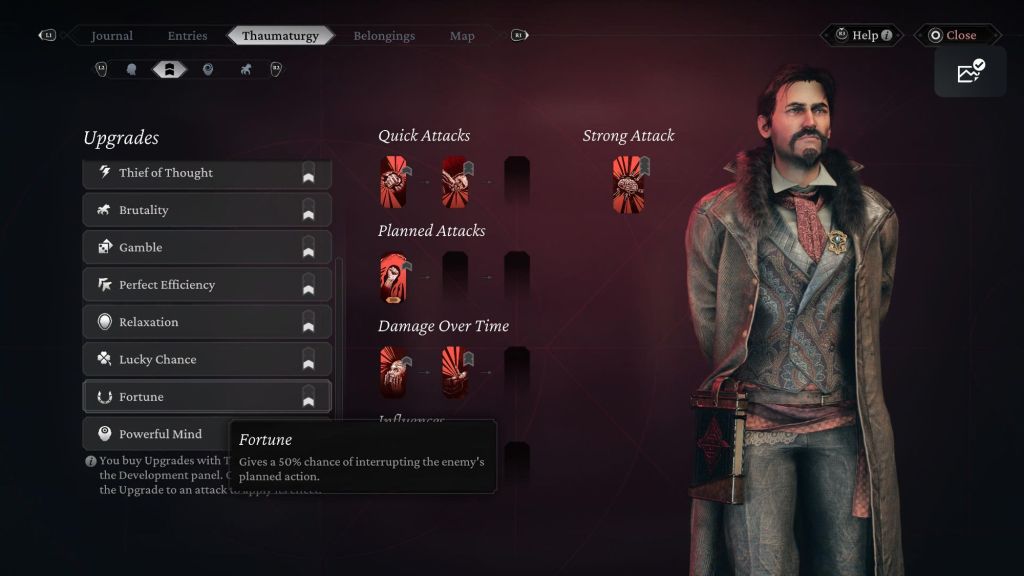The width and height of the screenshot is (1024, 576).
Task: Select the raised-fist Planned Attacks card
Action: coord(393,277)
